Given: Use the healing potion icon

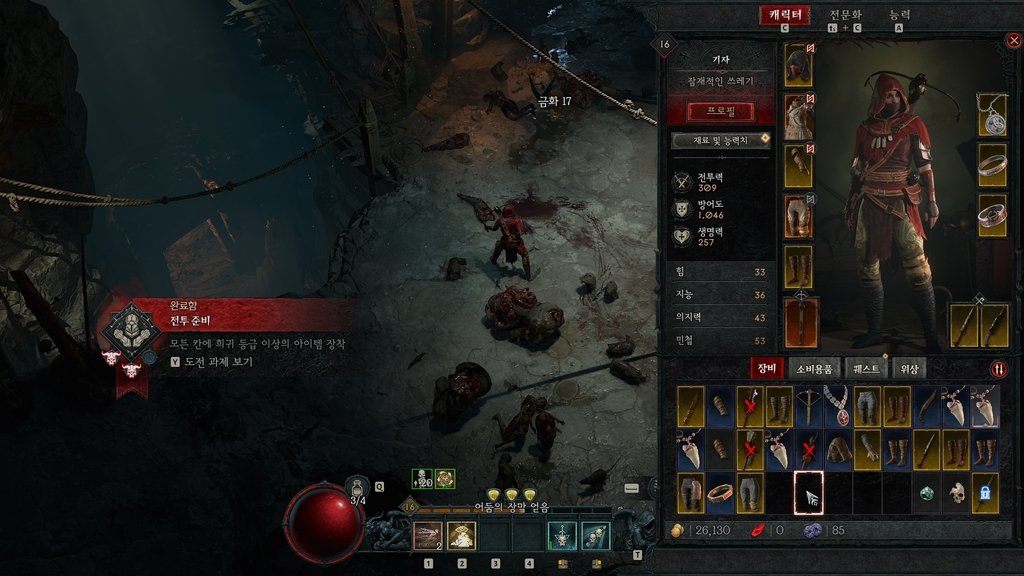Looking at the screenshot, I should click(x=358, y=487).
